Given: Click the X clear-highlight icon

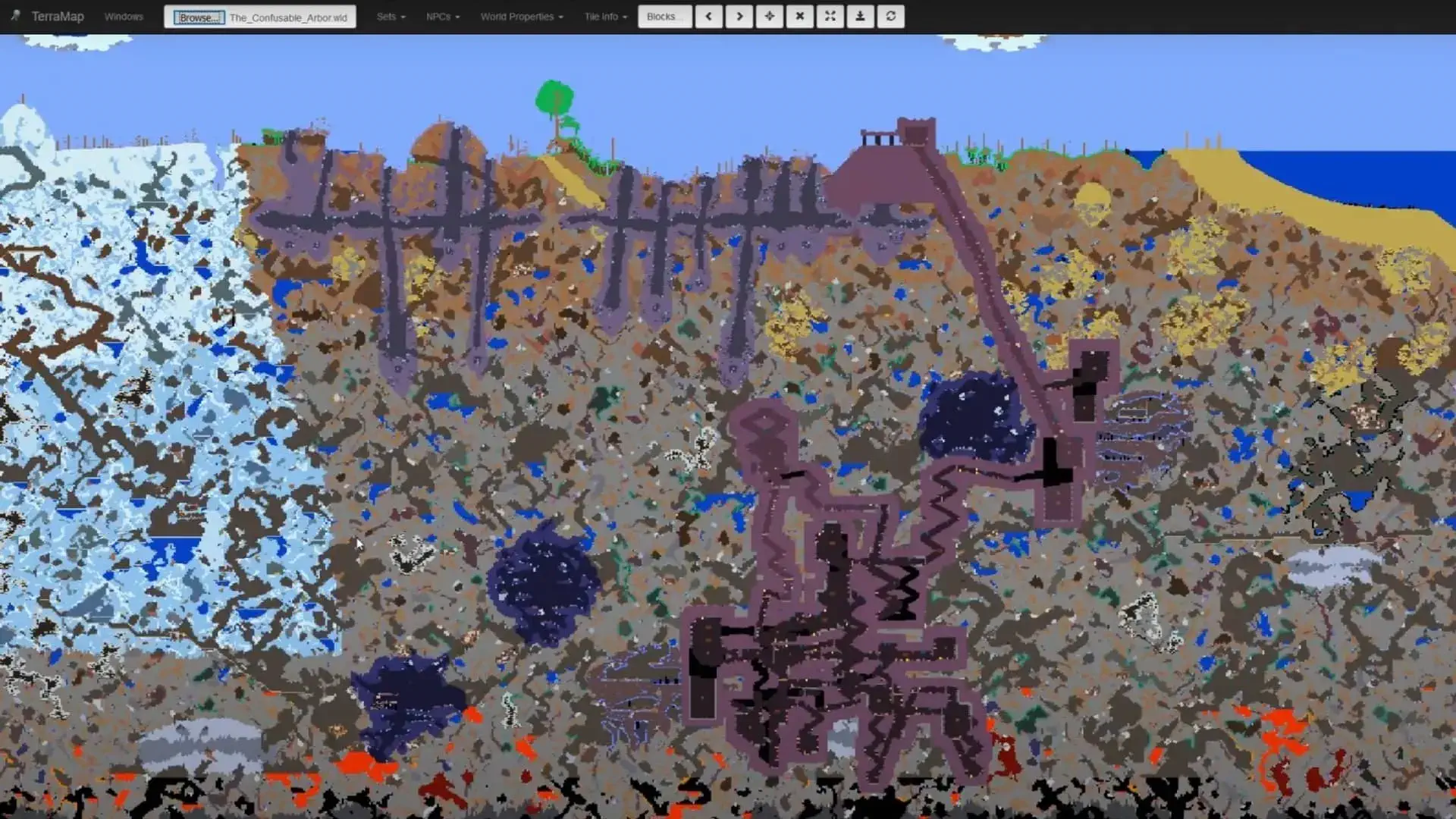Looking at the screenshot, I should [799, 16].
